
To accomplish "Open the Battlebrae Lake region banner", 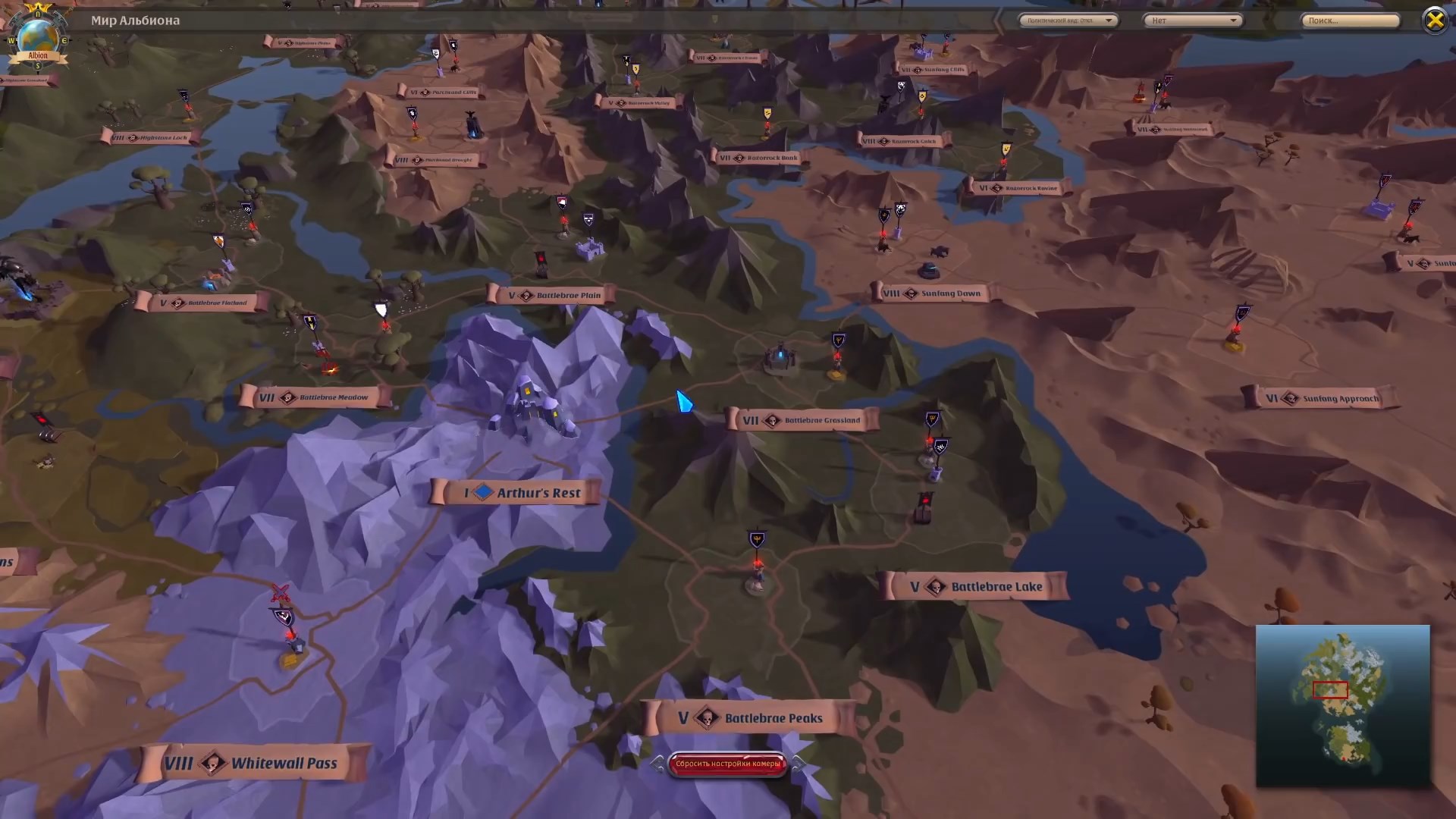I will click(976, 586).
